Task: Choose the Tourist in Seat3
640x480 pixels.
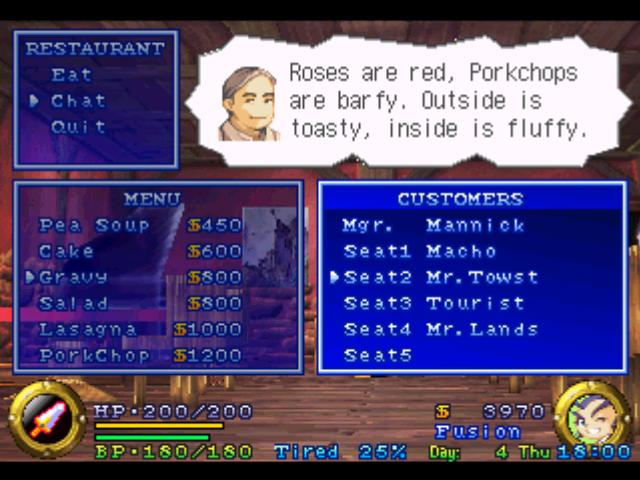Action: (434, 303)
